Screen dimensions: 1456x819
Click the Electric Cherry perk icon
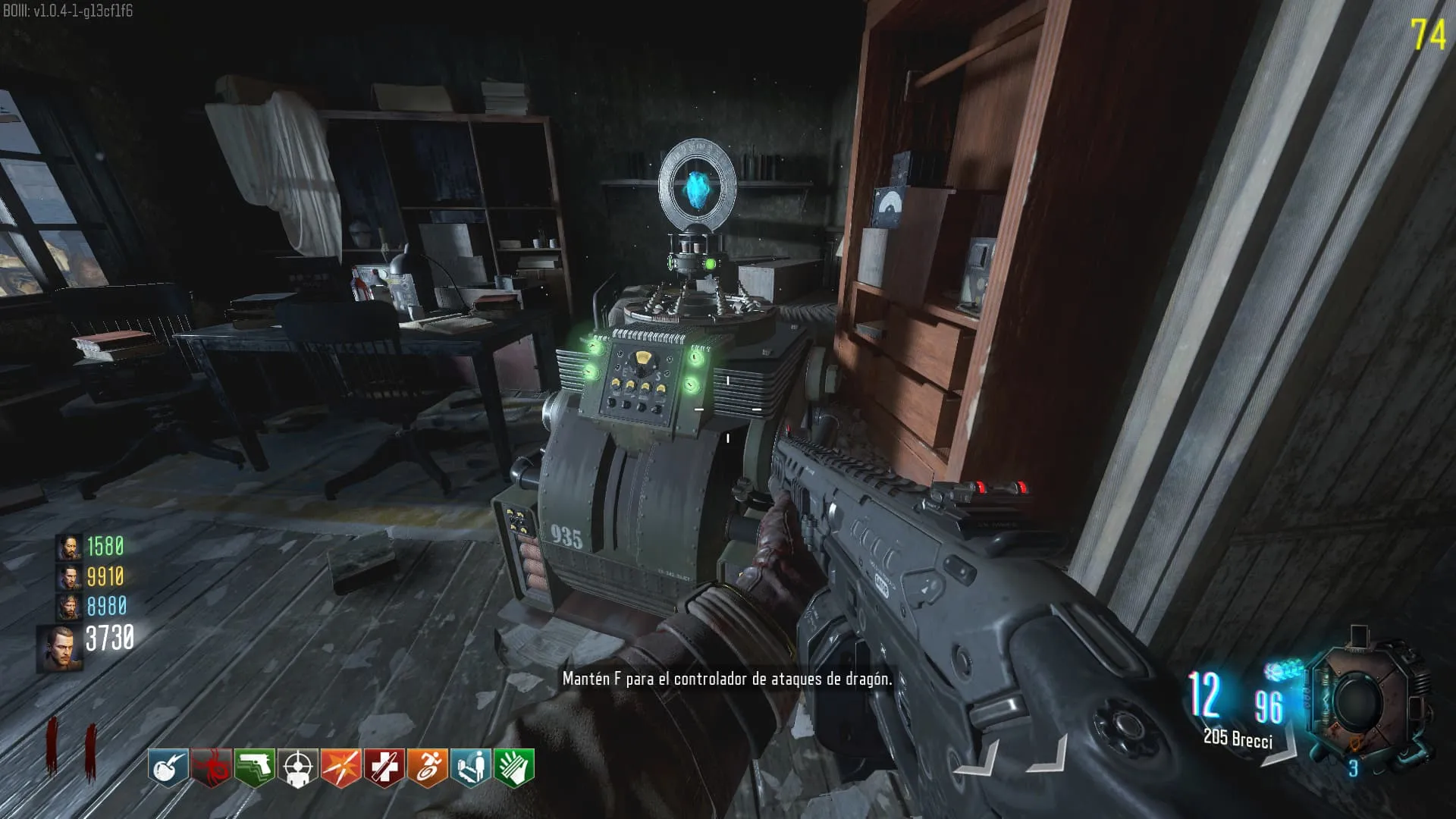point(168,768)
